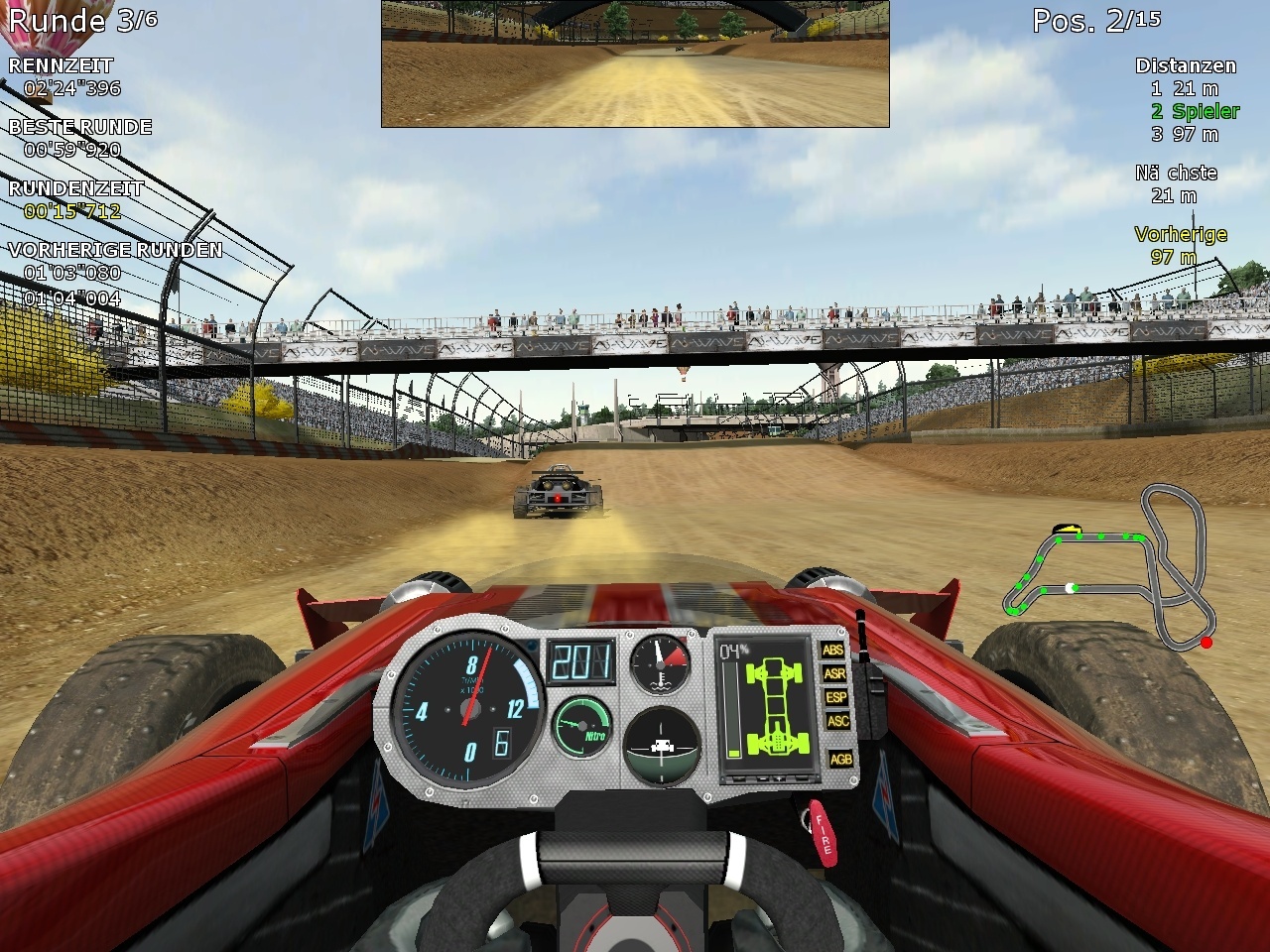This screenshot has height=952, width=1270.
Task: Expand the Distanzen panel
Action: click(x=1187, y=65)
